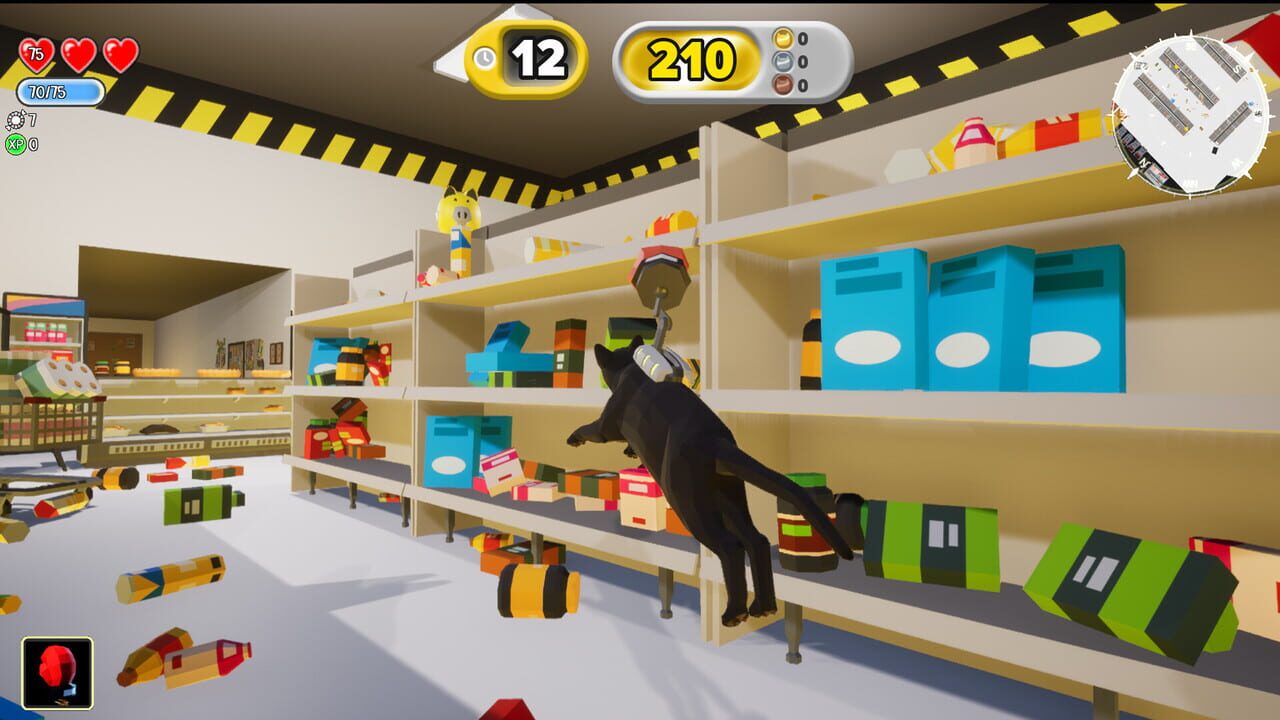Click the white arrow pointer on the timer badge
The width and height of the screenshot is (1280, 720).
click(448, 58)
